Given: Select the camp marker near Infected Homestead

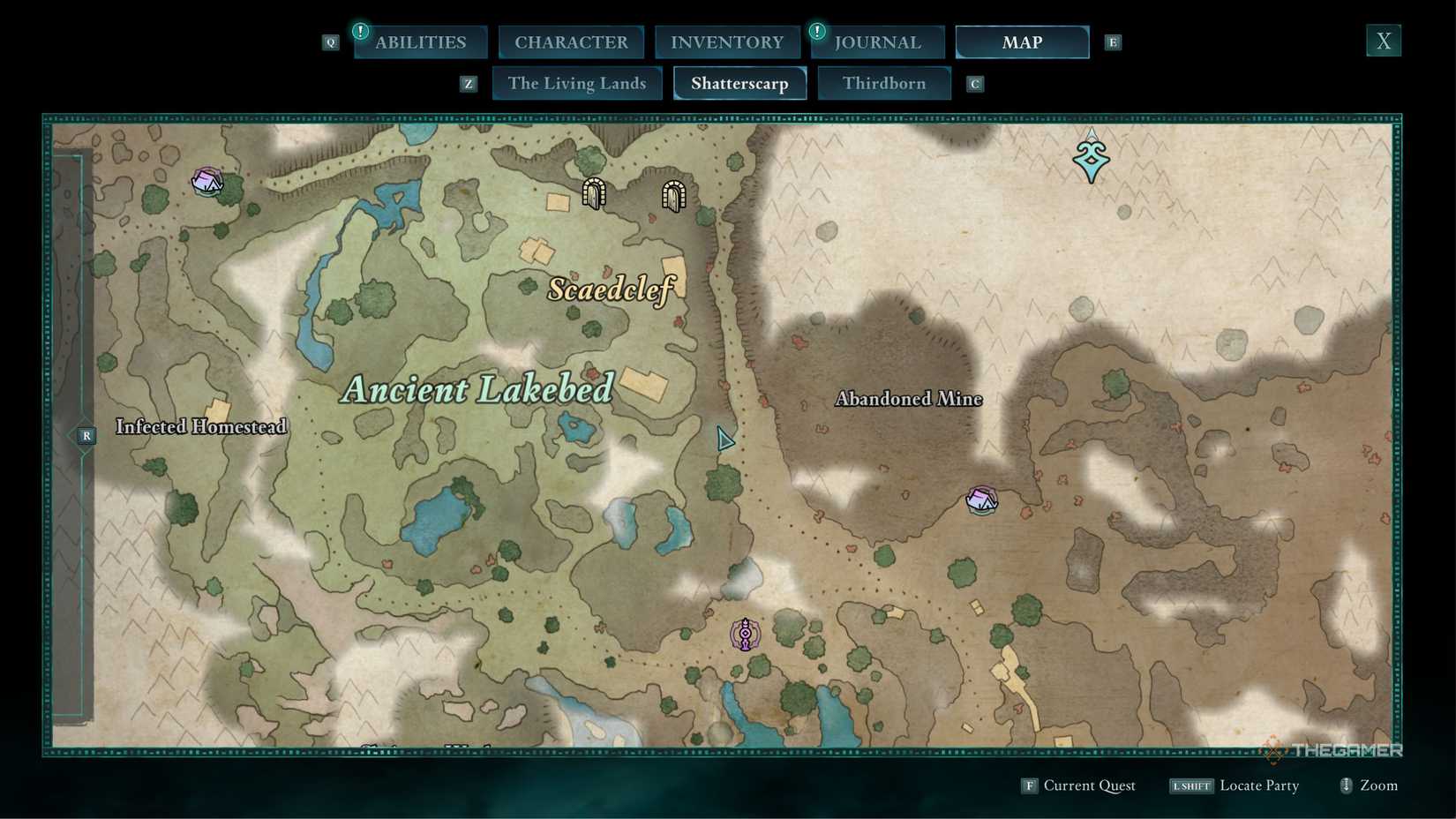Looking at the screenshot, I should [206, 180].
